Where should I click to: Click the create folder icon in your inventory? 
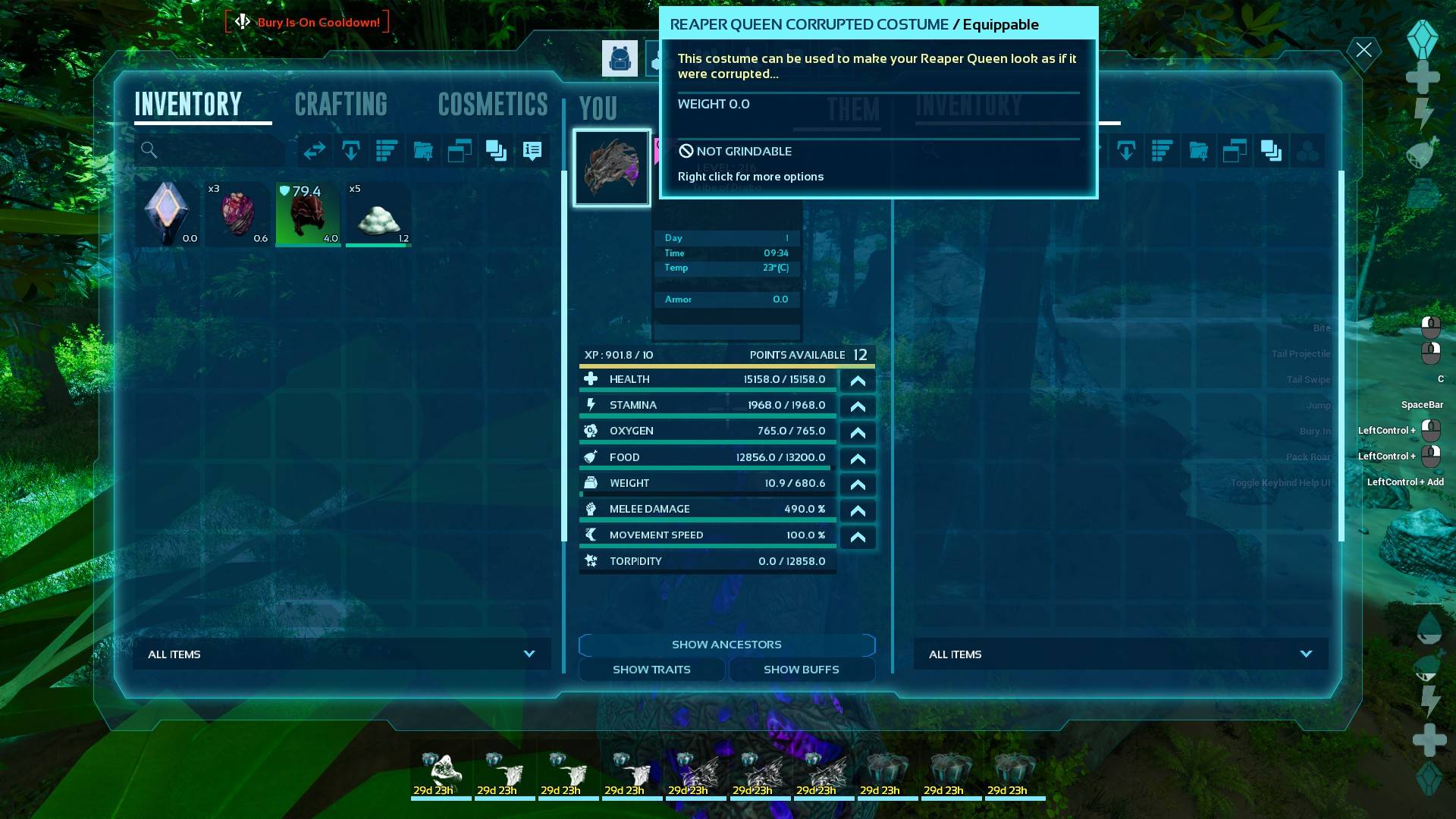[423, 150]
